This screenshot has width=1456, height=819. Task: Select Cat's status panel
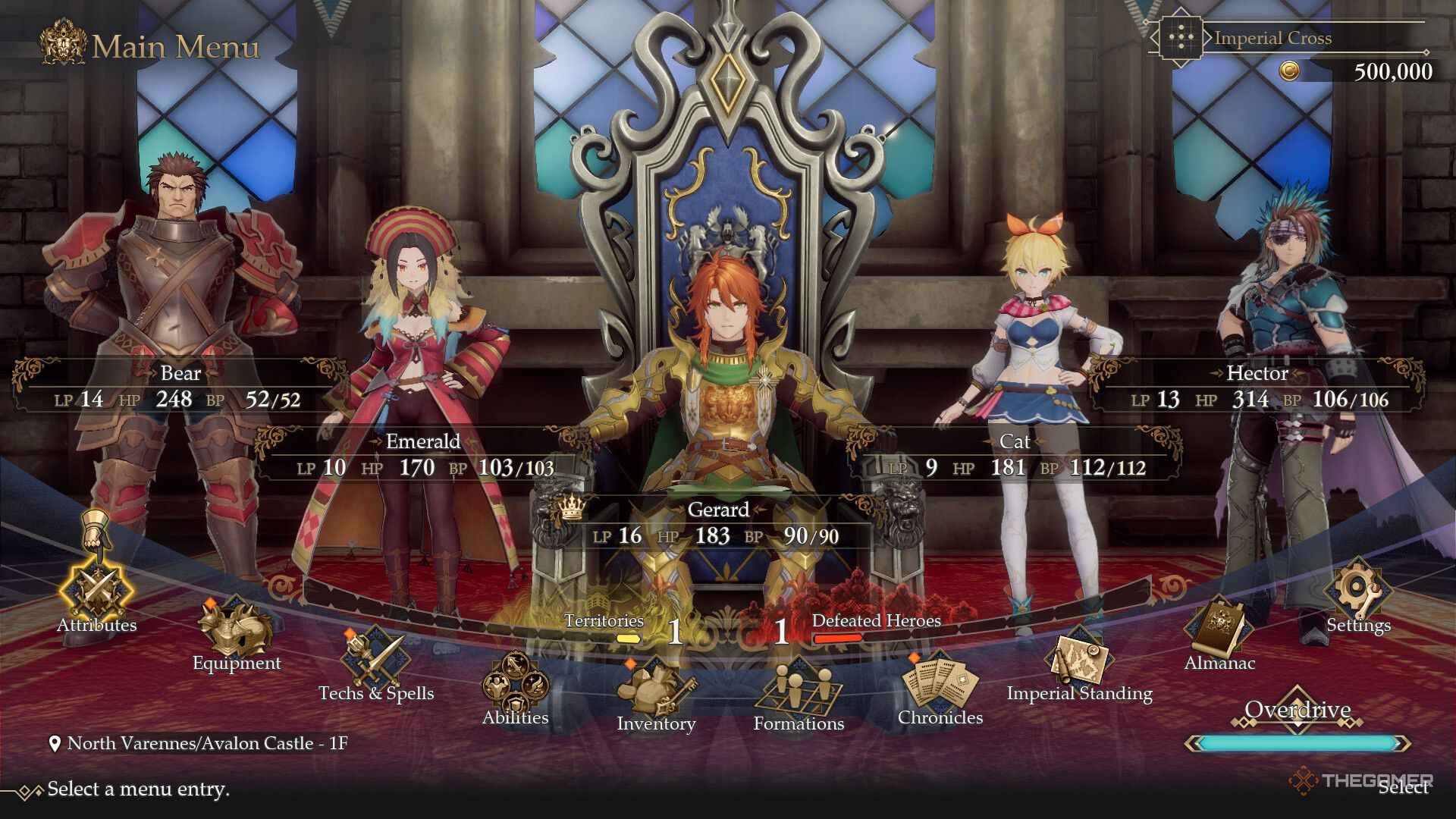pos(1015,455)
